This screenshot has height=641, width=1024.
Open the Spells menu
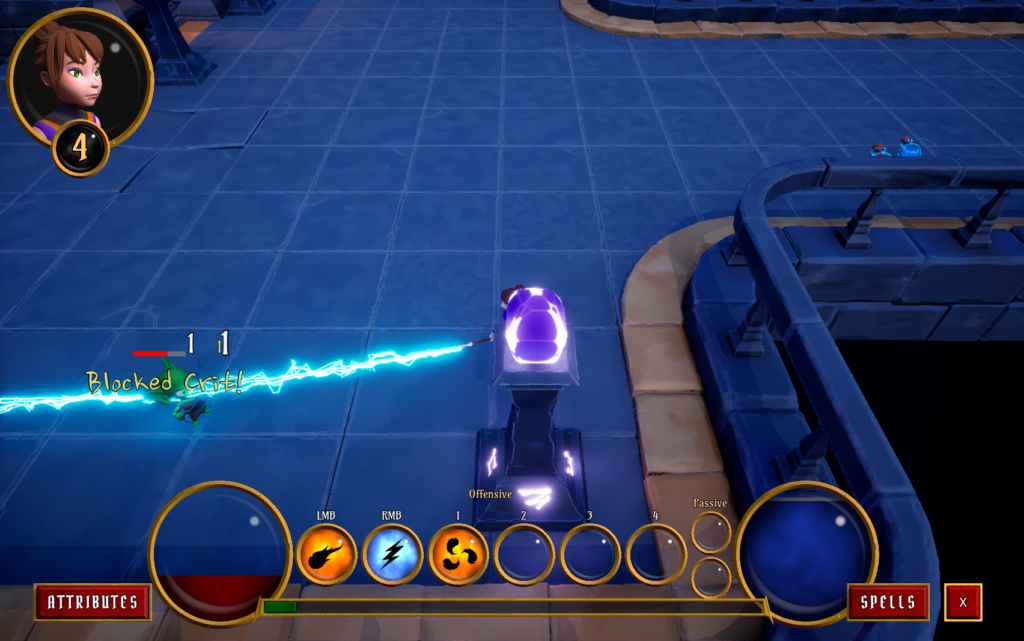point(888,602)
